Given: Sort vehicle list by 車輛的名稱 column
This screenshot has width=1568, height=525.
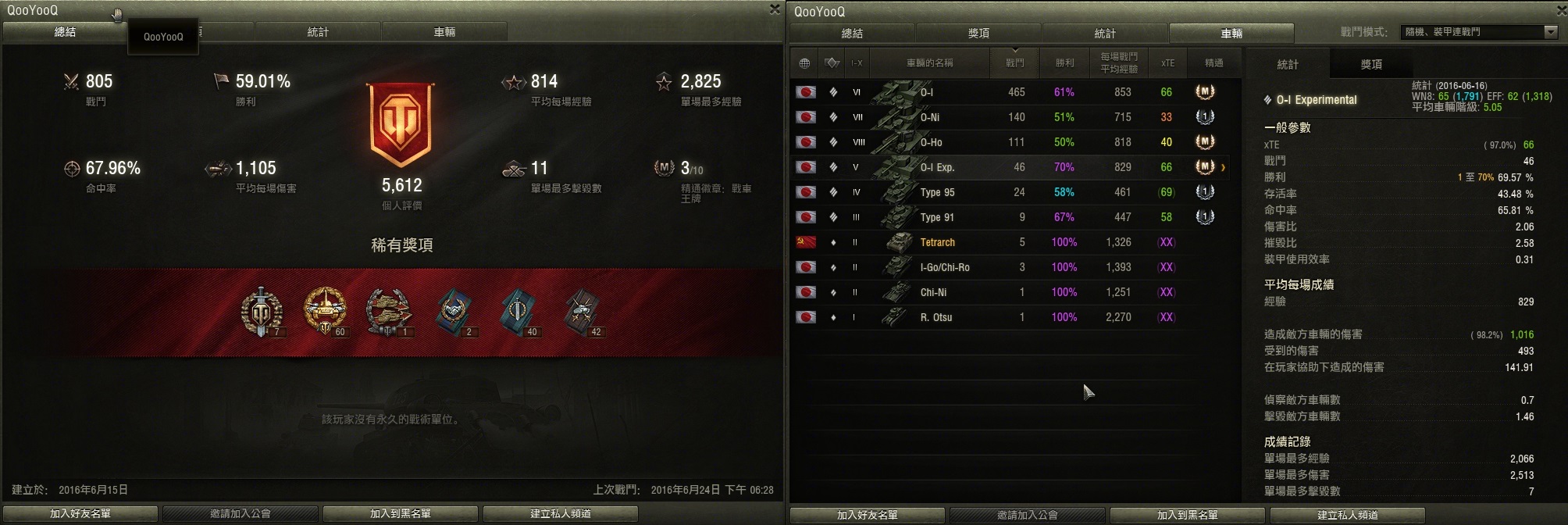Looking at the screenshot, I should pyautogui.click(x=929, y=62).
